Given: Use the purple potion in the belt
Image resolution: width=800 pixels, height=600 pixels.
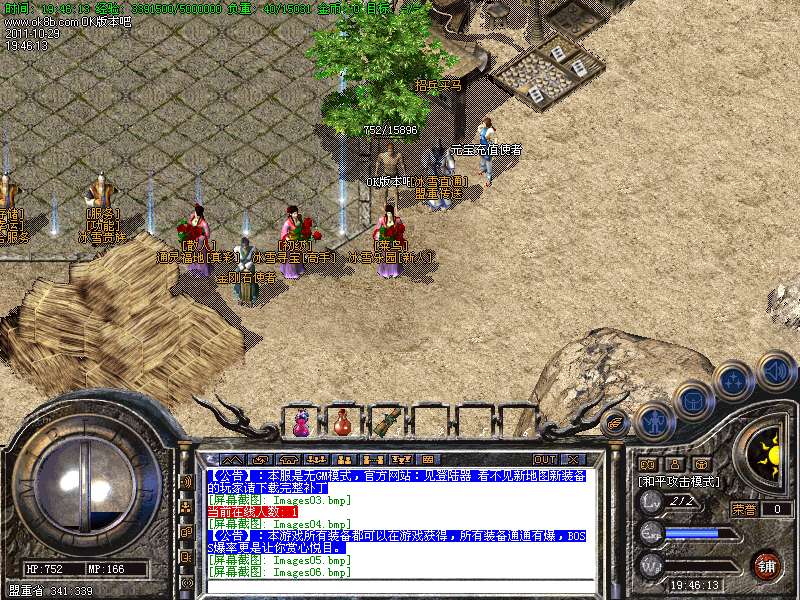Looking at the screenshot, I should pos(301,423).
